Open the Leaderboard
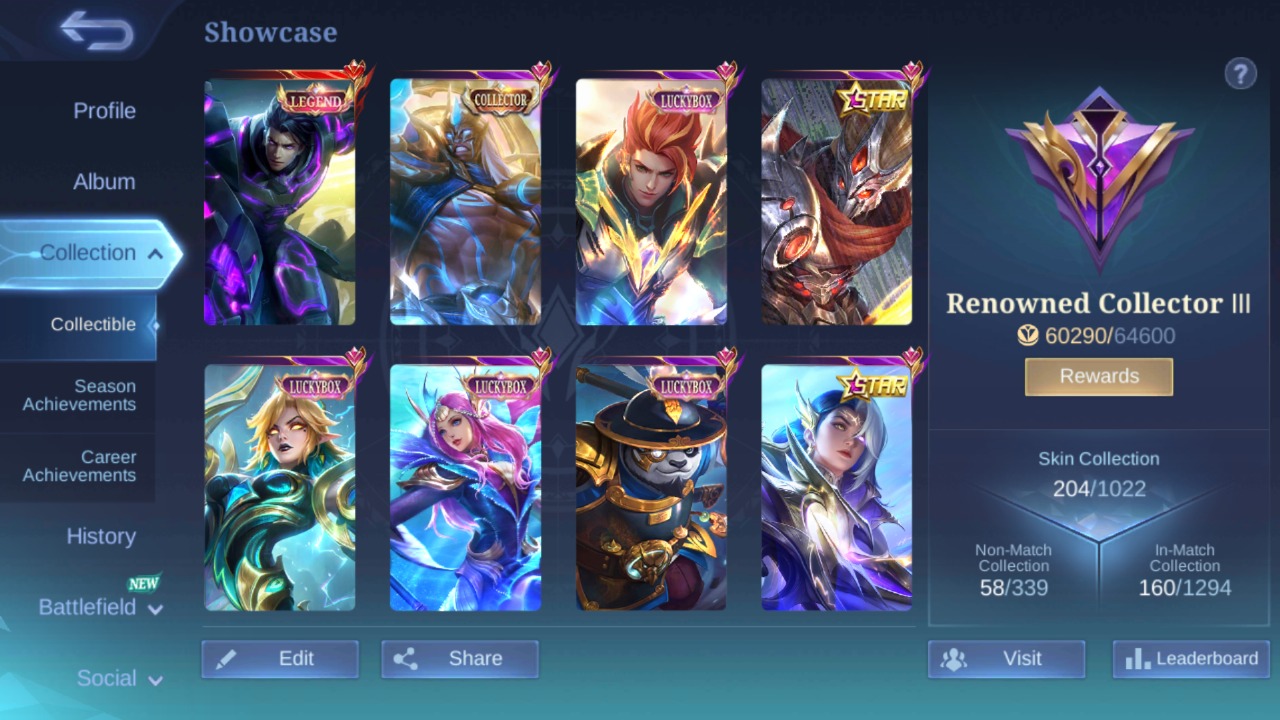The image size is (1280, 720). point(1190,658)
